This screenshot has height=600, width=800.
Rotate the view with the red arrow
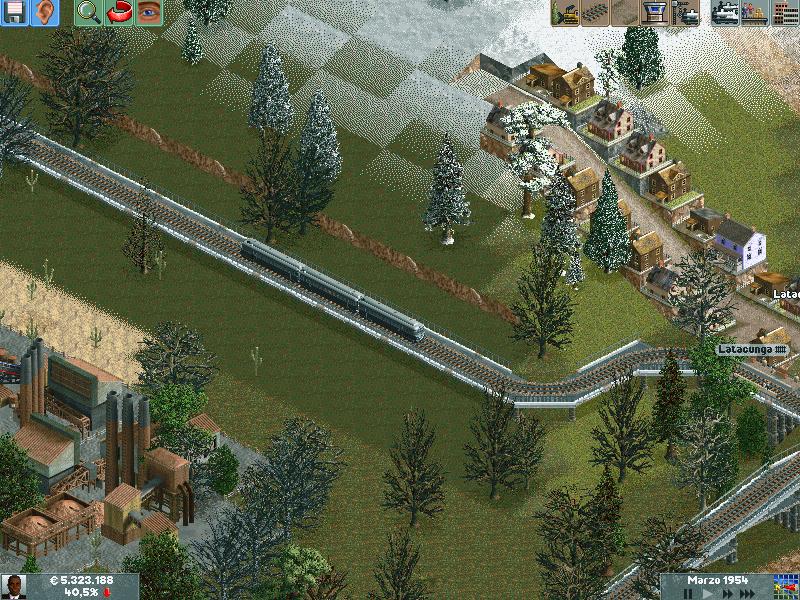click(x=119, y=12)
